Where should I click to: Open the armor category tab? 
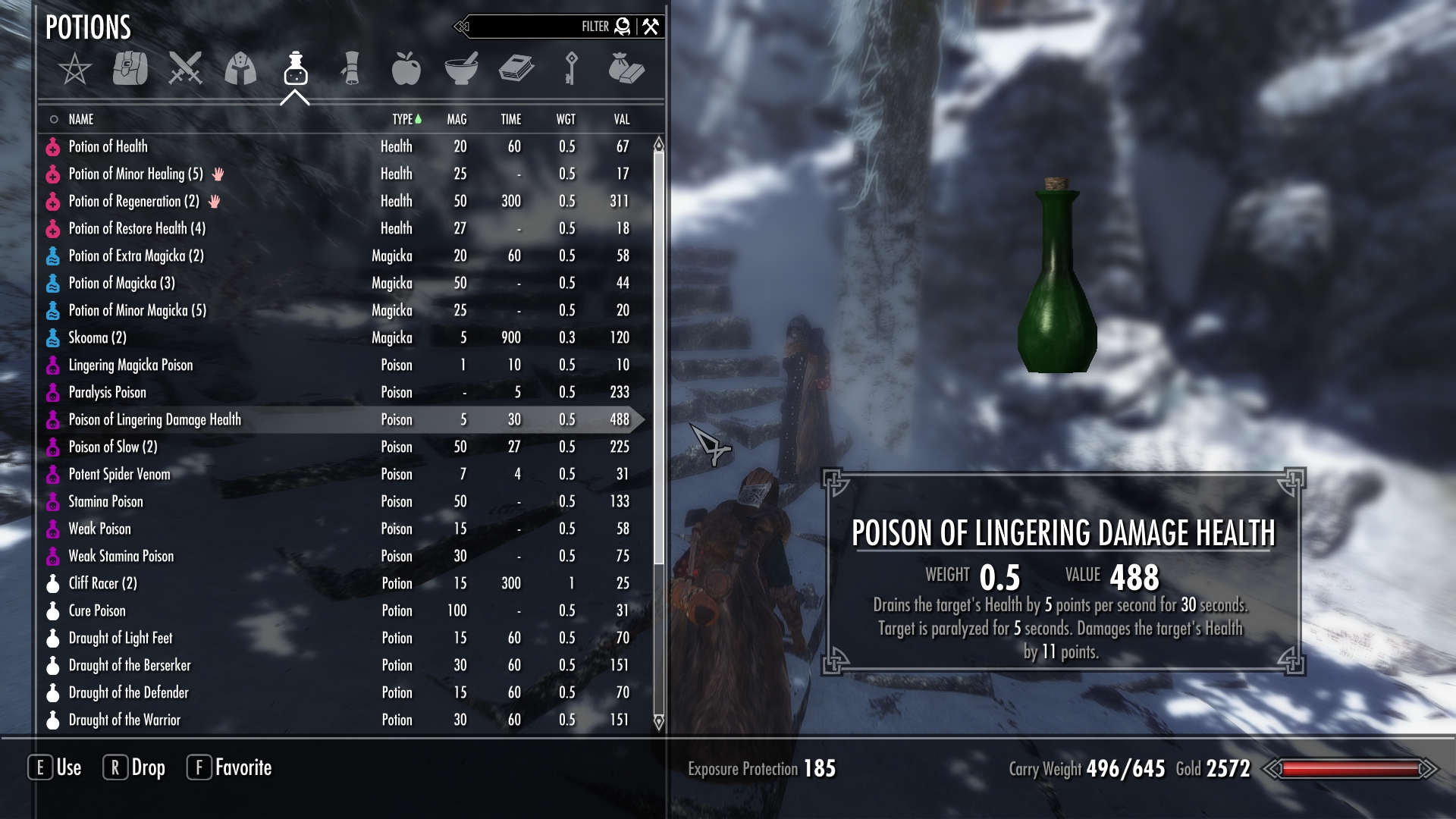pyautogui.click(x=240, y=68)
